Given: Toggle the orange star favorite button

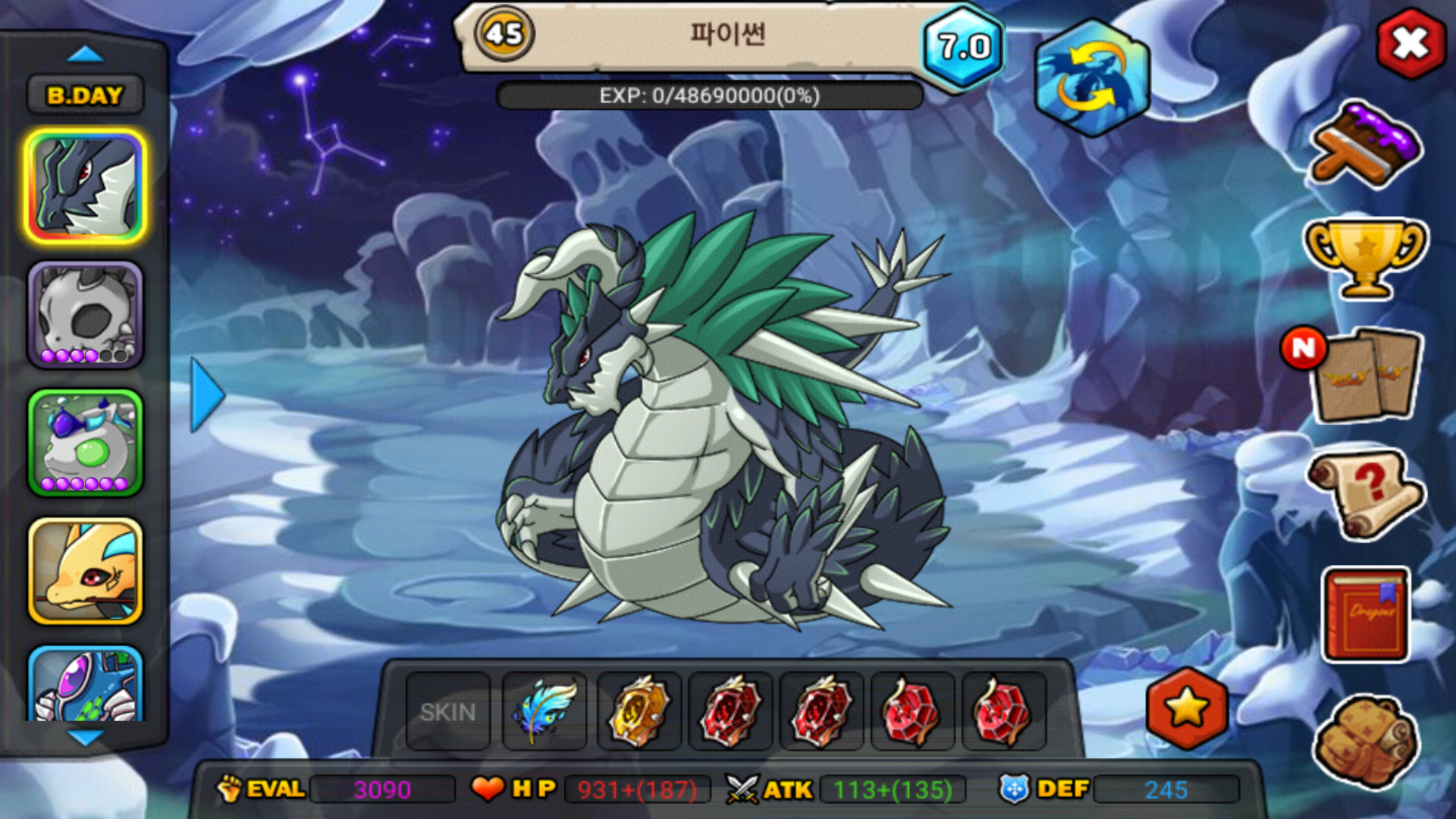Looking at the screenshot, I should coord(1187,709).
